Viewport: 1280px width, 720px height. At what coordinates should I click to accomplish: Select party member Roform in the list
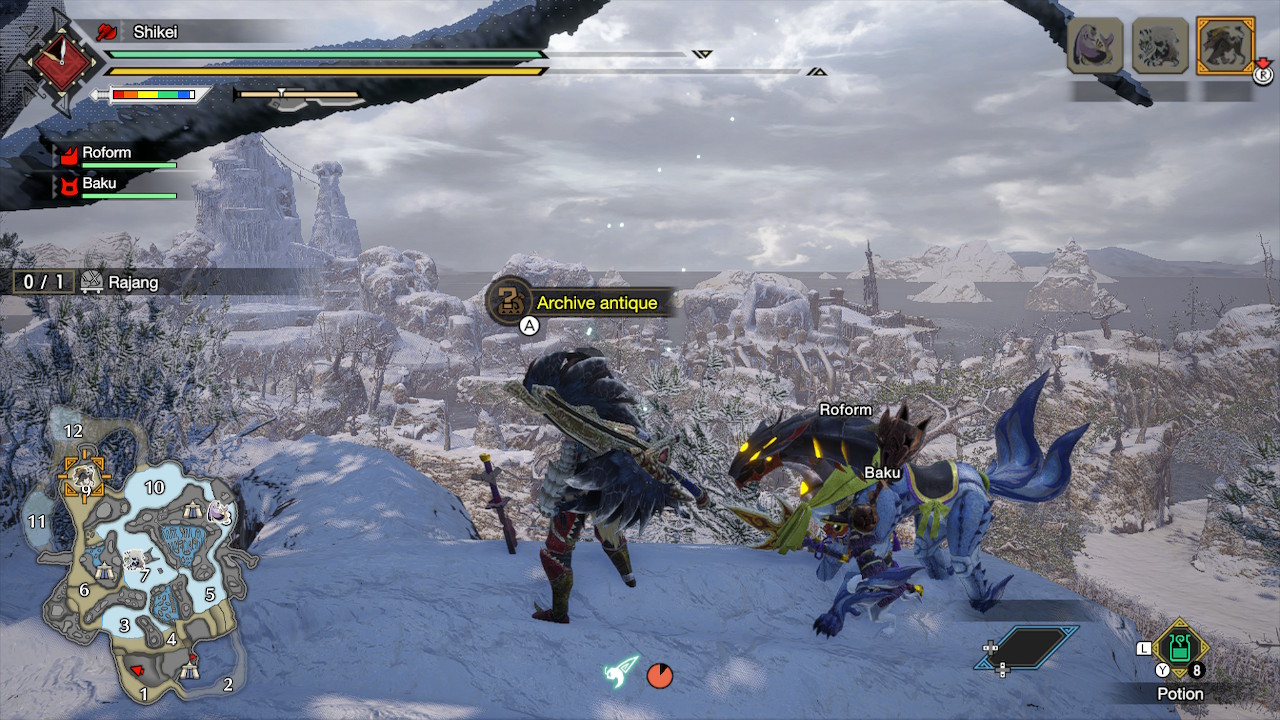pos(106,154)
